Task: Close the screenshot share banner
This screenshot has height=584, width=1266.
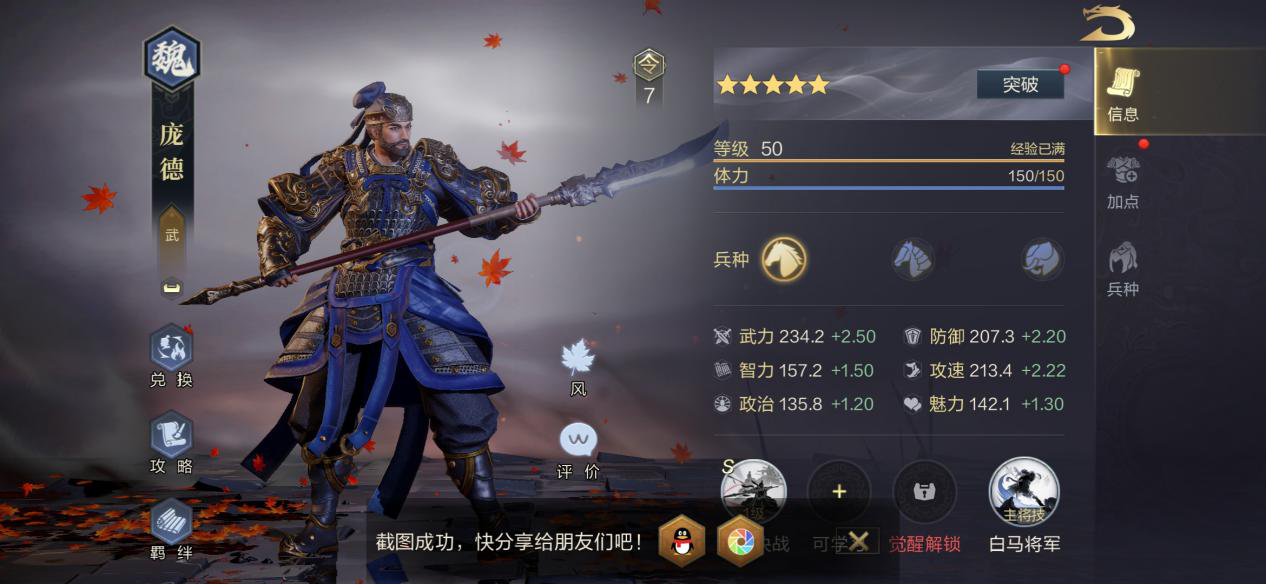Action: pyautogui.click(x=858, y=542)
